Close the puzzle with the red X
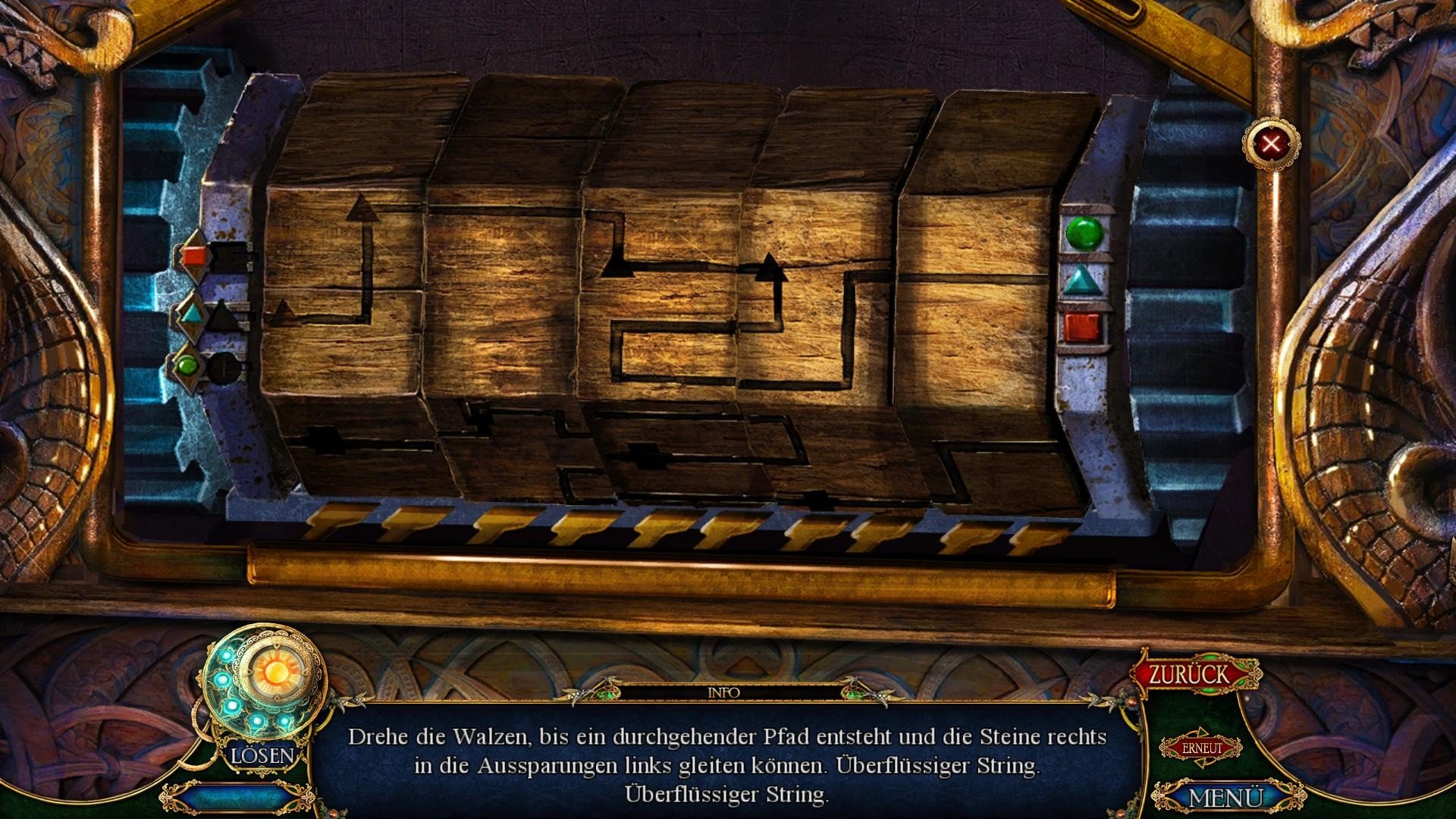 (1271, 143)
